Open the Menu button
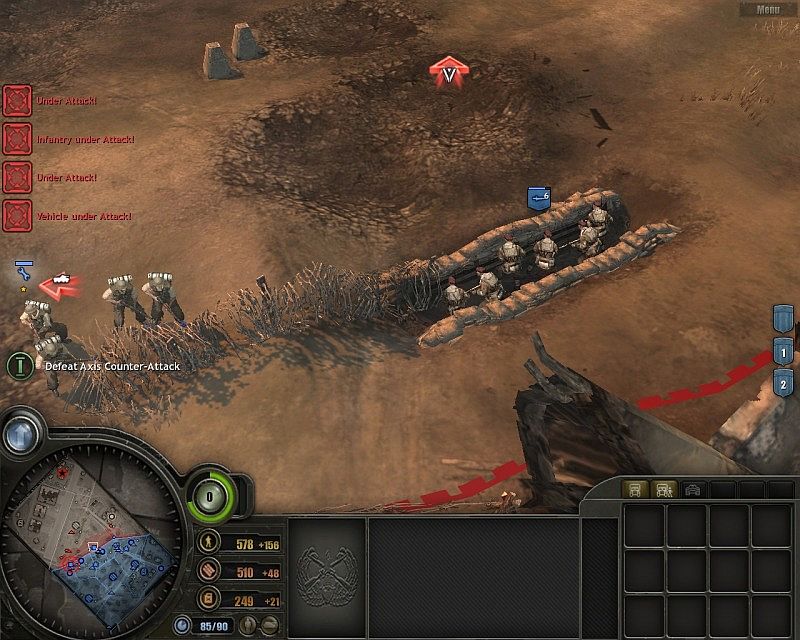The image size is (800, 640). tap(768, 9)
